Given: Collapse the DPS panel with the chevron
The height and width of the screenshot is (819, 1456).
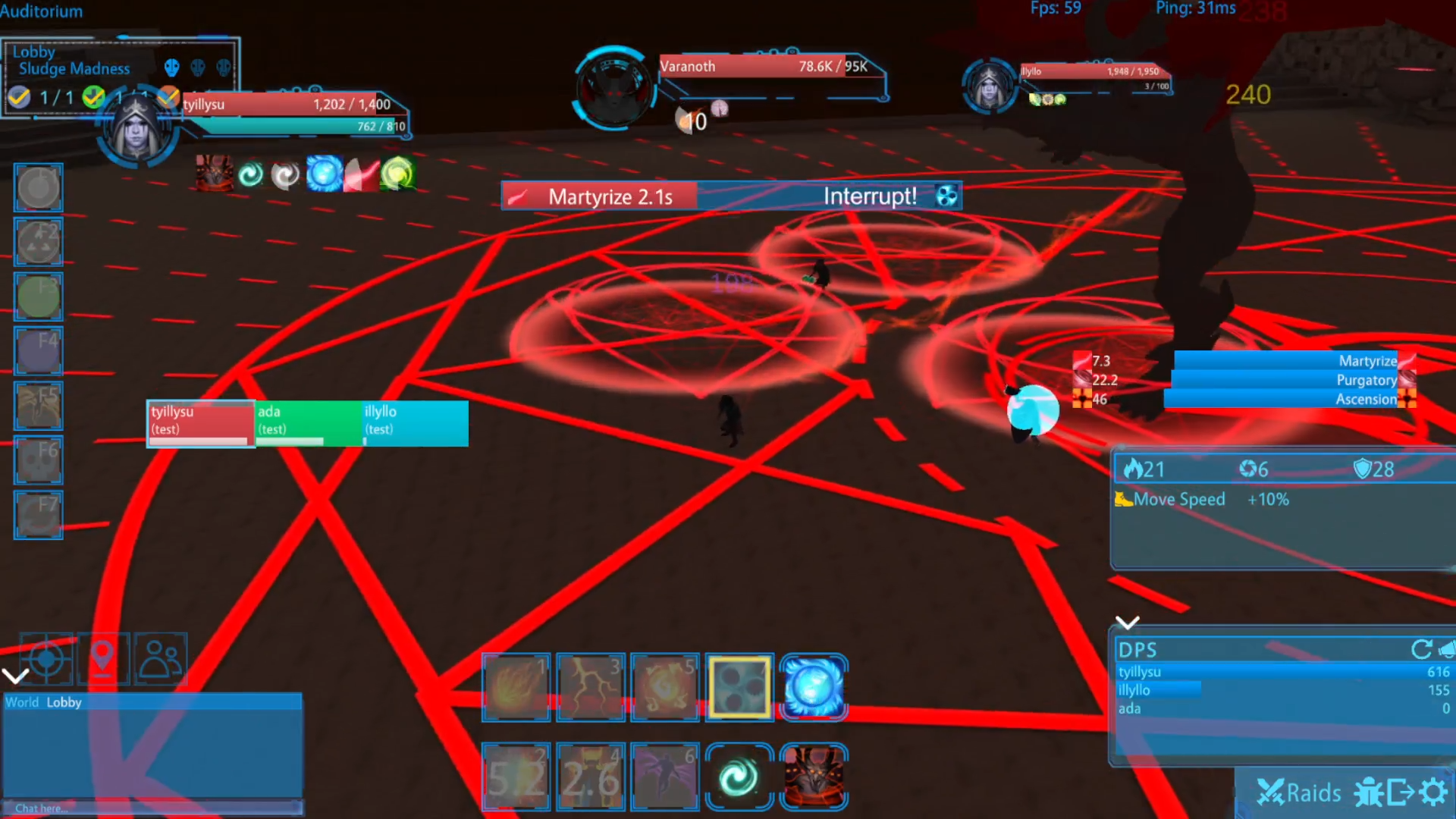Looking at the screenshot, I should pyautogui.click(x=1128, y=621).
